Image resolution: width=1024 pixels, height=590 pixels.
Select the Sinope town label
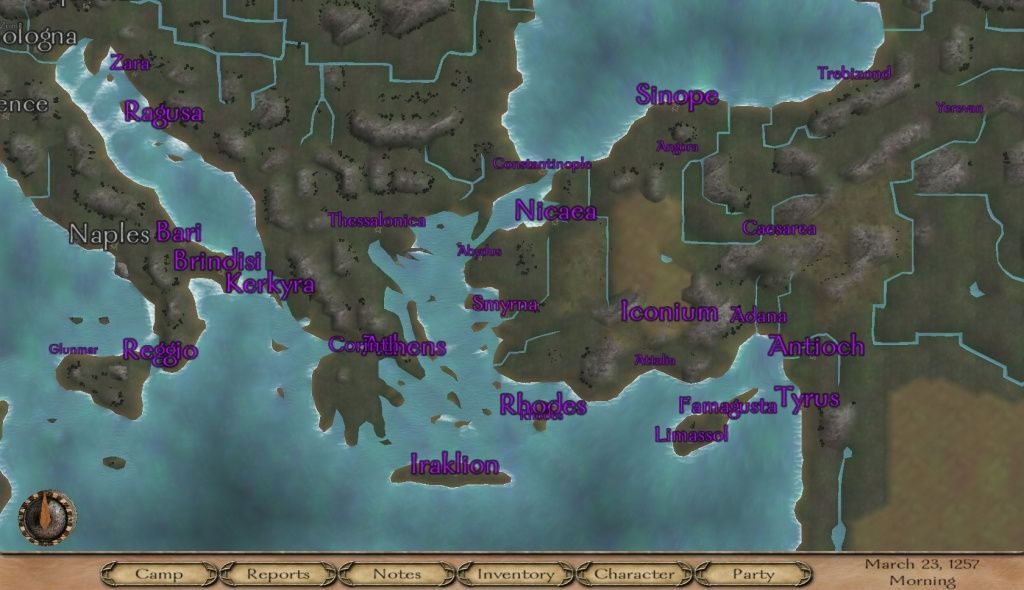677,96
